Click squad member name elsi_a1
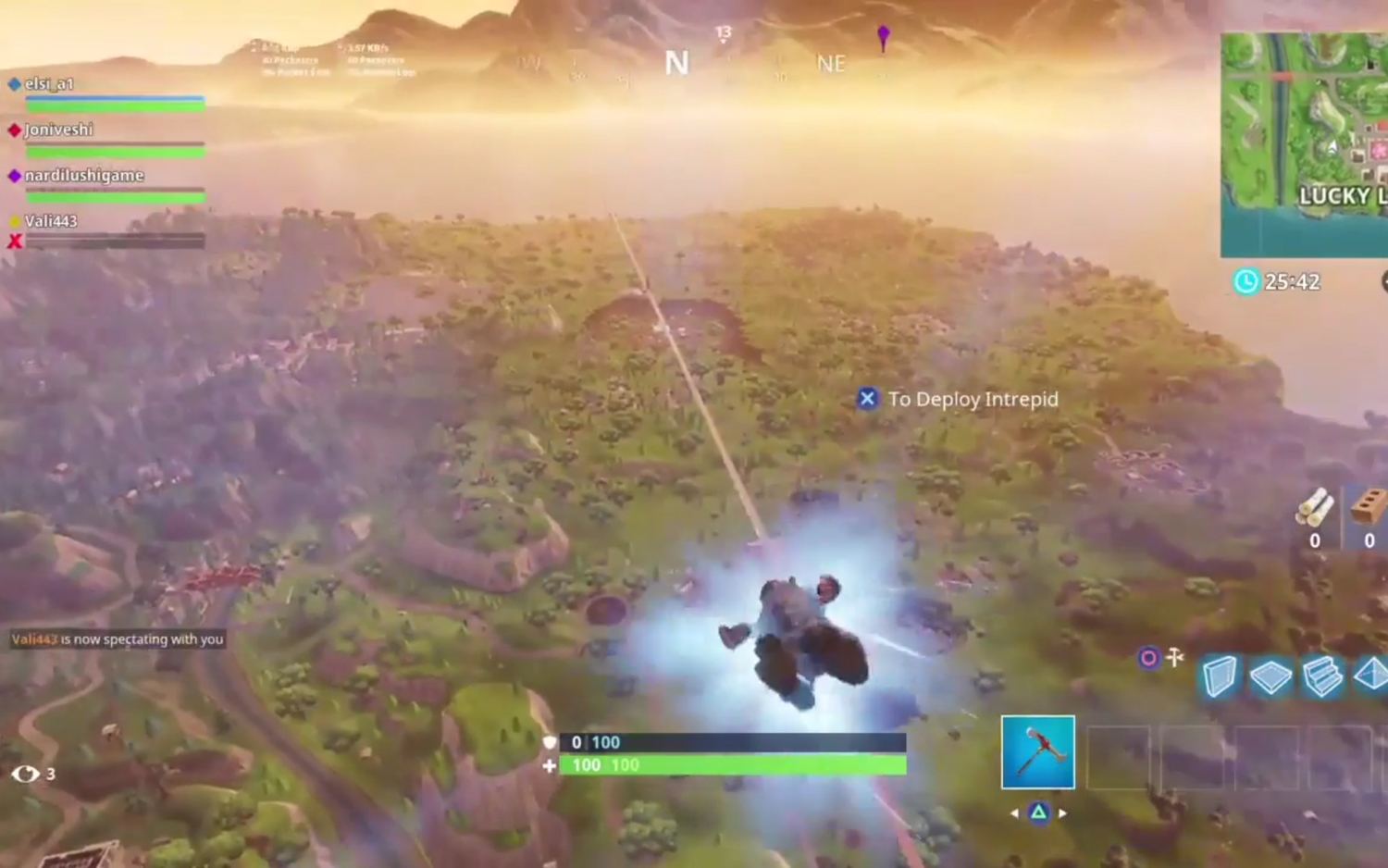This screenshot has height=868, width=1388. click(49, 83)
